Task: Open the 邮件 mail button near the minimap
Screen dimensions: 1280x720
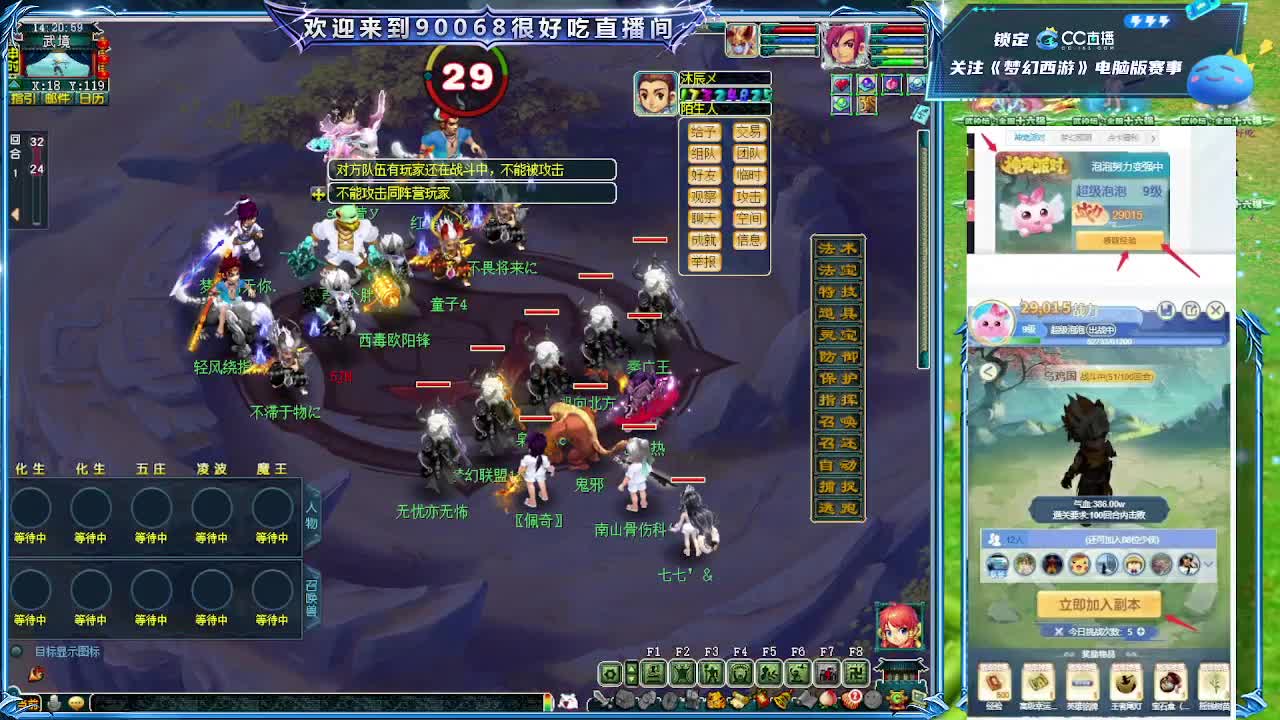Action: coord(58,98)
